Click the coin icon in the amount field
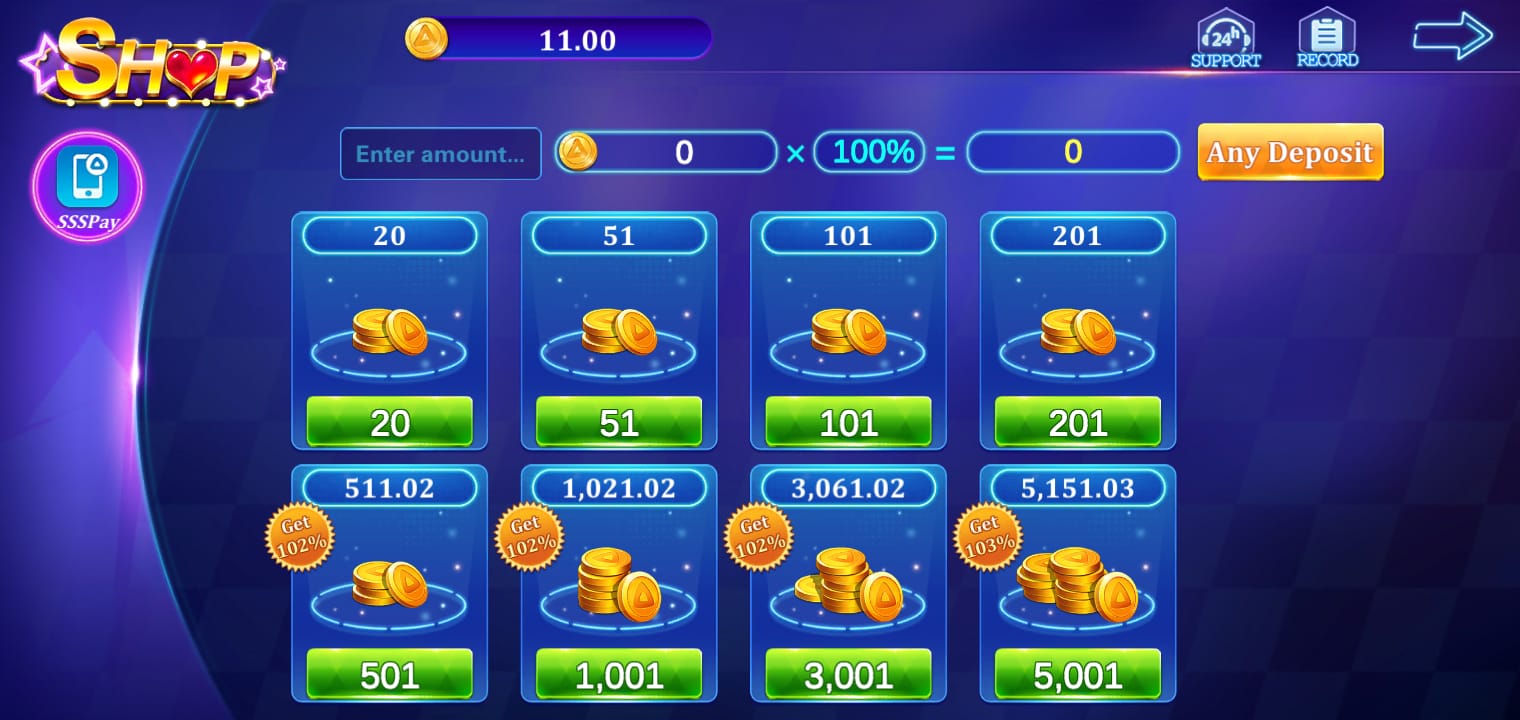The image size is (1520, 720). [x=578, y=152]
